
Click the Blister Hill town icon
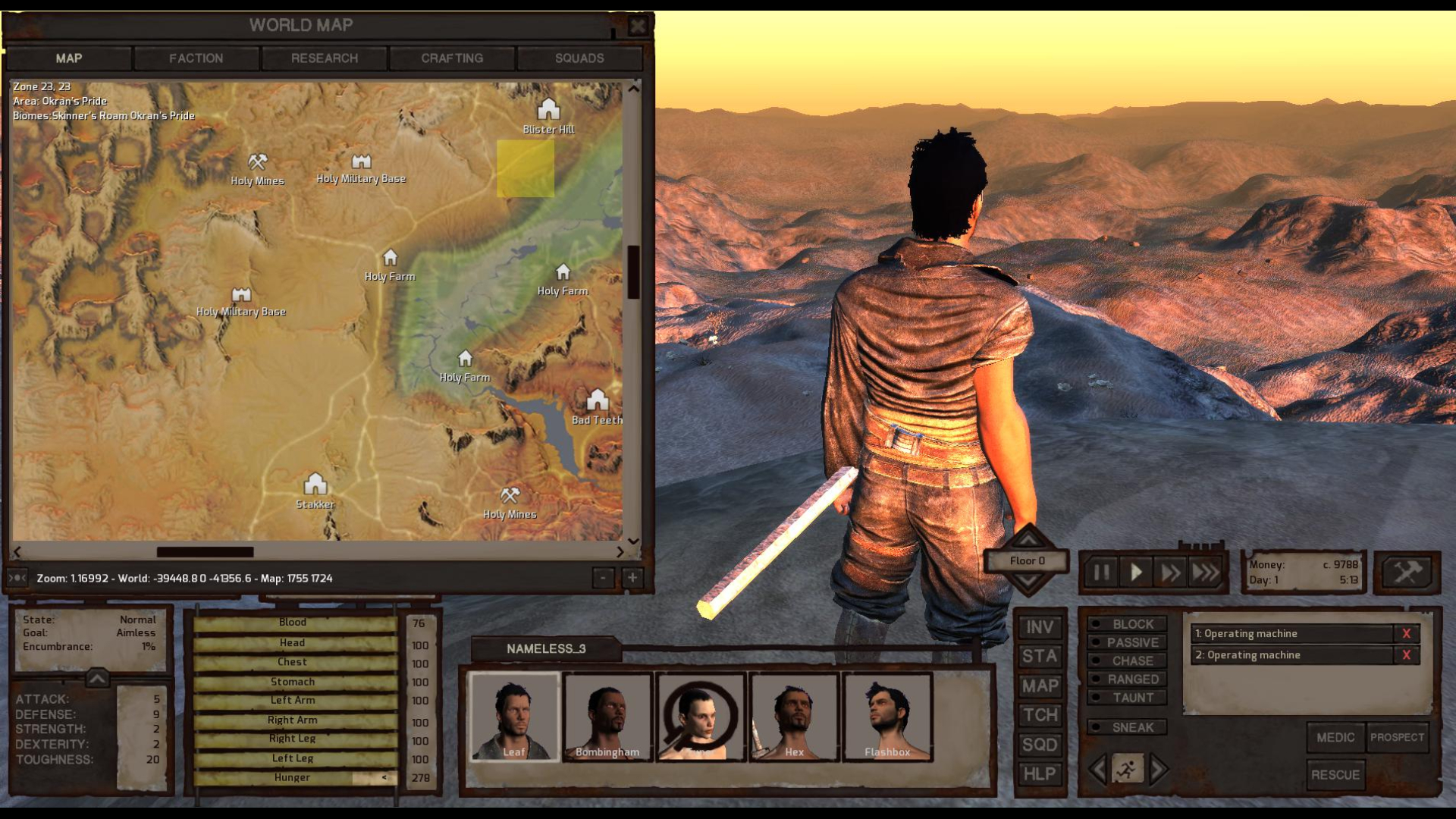coord(548,108)
